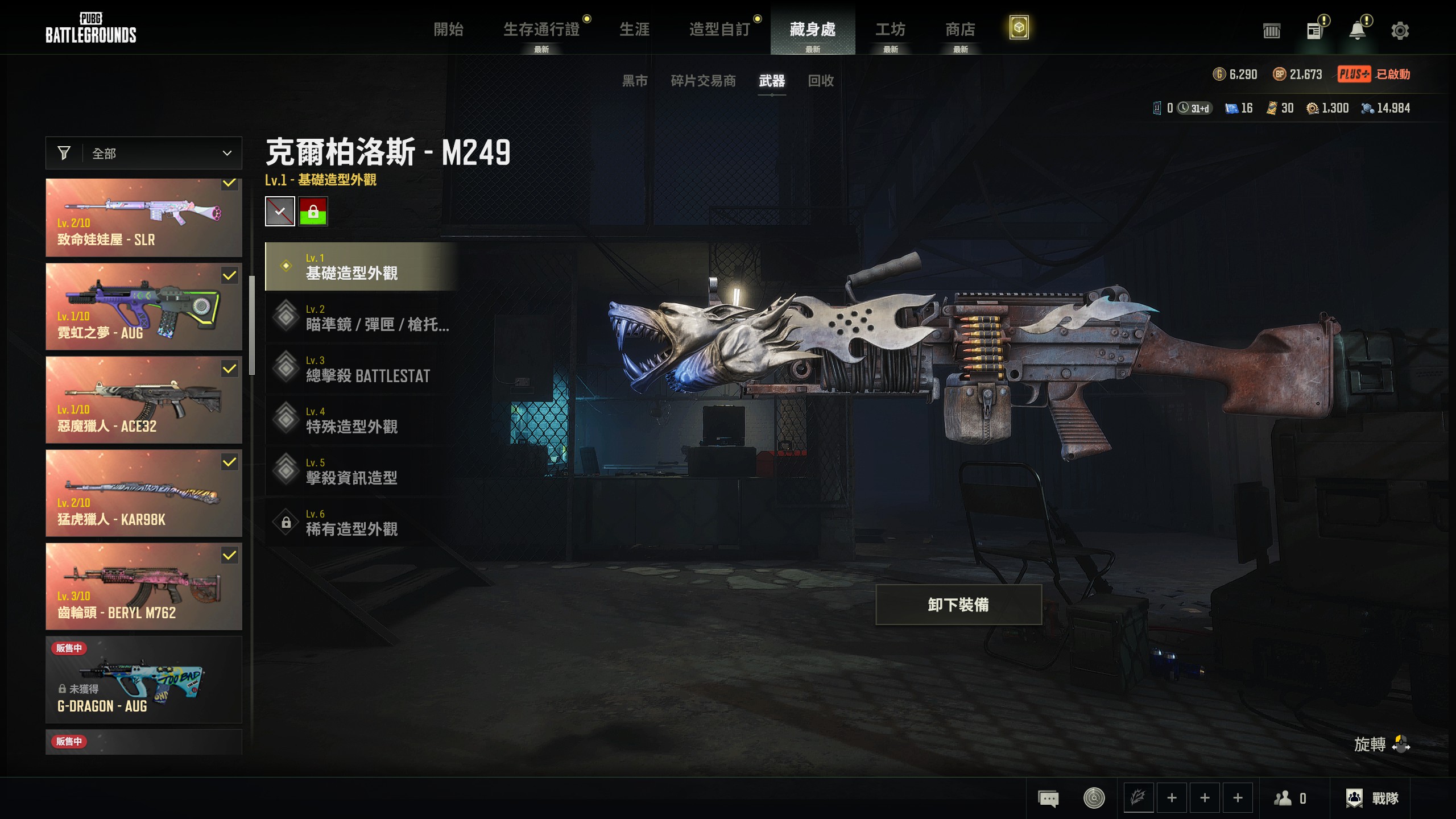Select the 致命娃娃屋 SLR skin

(144, 218)
